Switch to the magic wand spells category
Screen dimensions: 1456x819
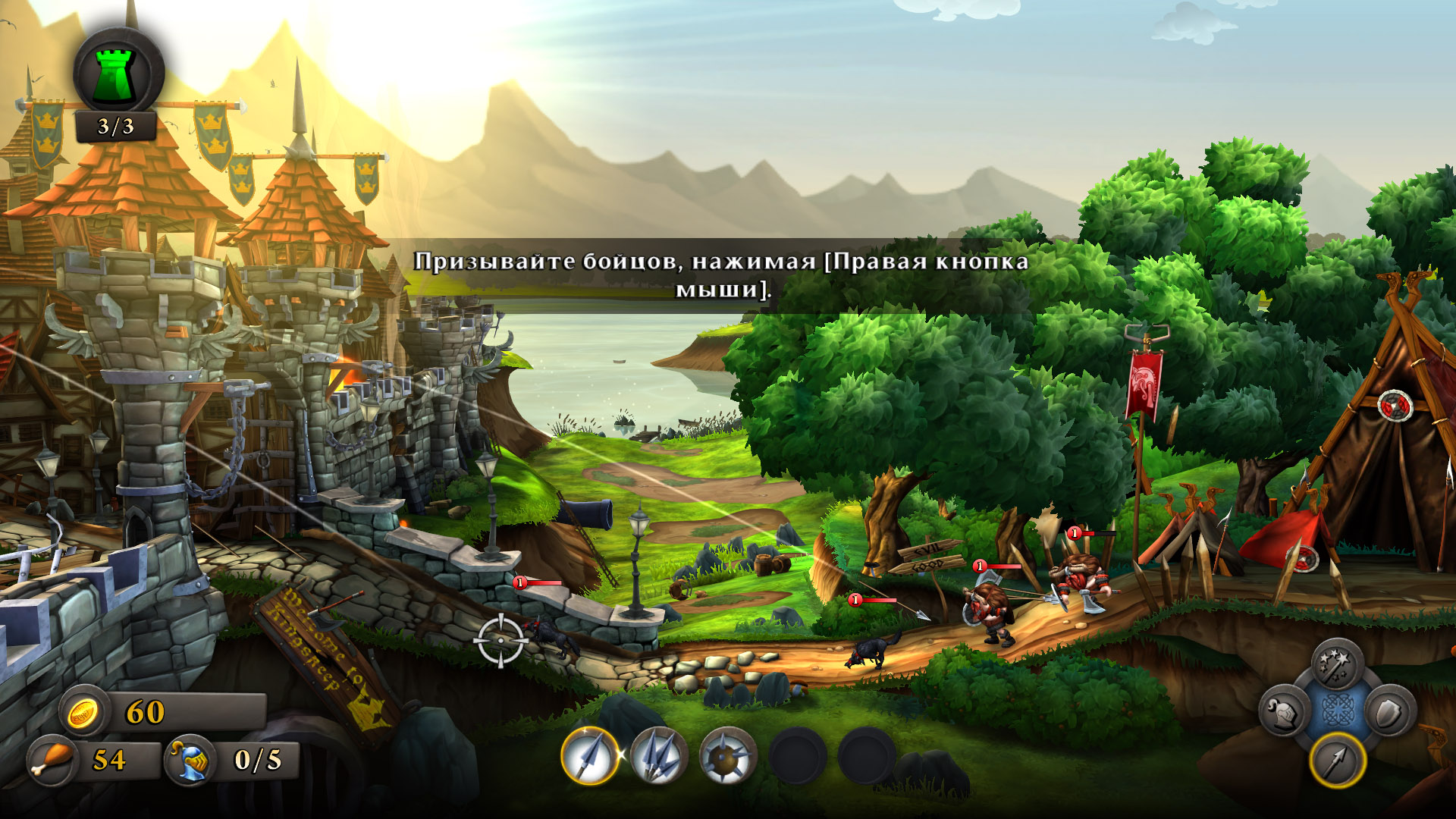click(1337, 665)
